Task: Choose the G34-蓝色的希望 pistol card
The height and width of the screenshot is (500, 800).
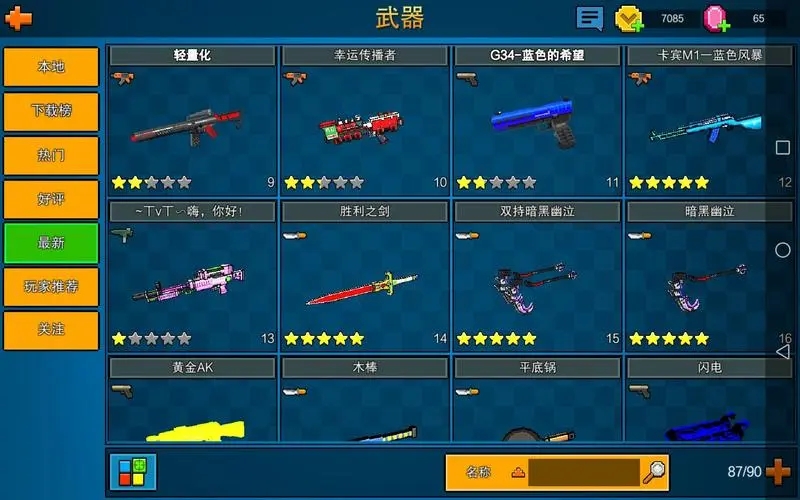Action: click(x=537, y=120)
